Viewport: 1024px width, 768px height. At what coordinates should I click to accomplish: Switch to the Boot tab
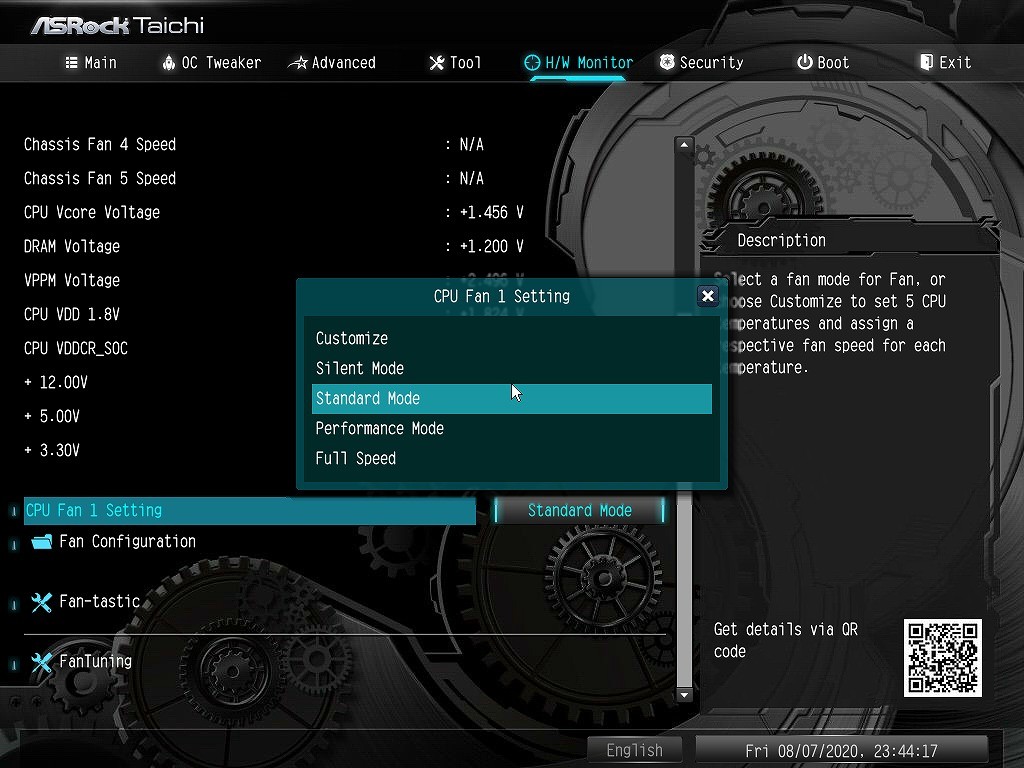point(823,62)
